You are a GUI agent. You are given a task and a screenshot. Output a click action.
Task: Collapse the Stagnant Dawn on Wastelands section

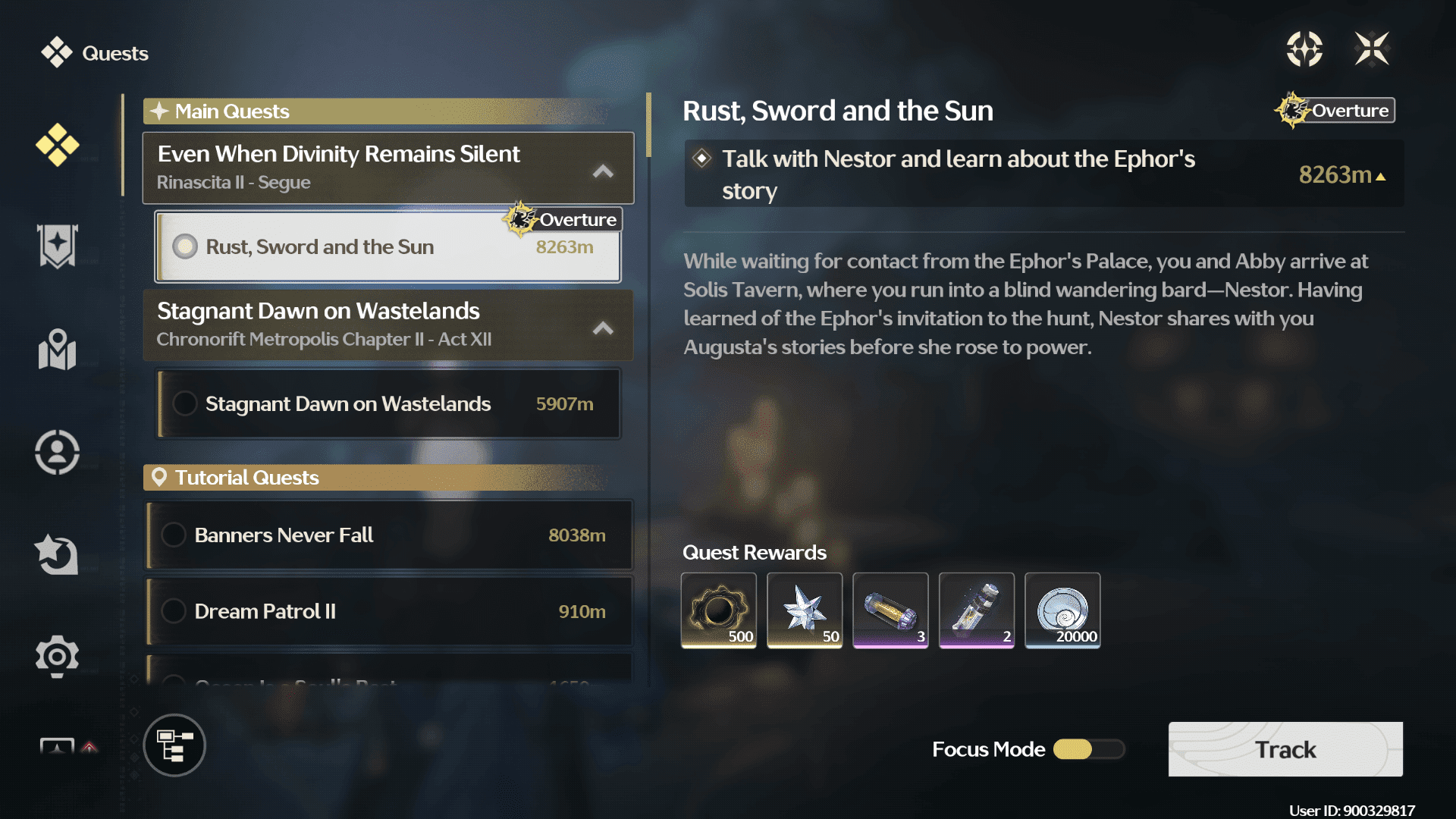[x=603, y=328]
